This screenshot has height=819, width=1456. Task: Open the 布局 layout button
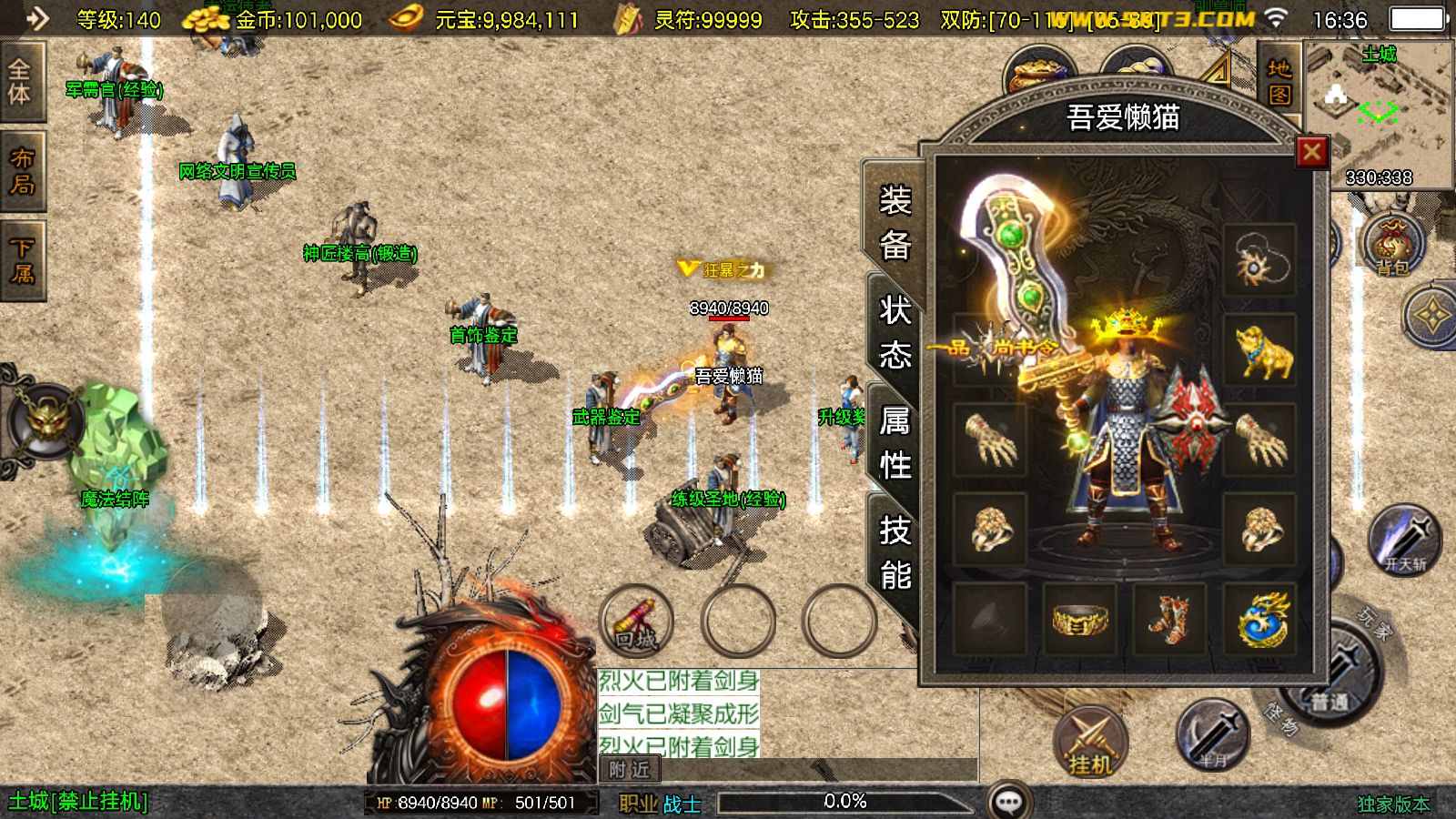tap(21, 171)
